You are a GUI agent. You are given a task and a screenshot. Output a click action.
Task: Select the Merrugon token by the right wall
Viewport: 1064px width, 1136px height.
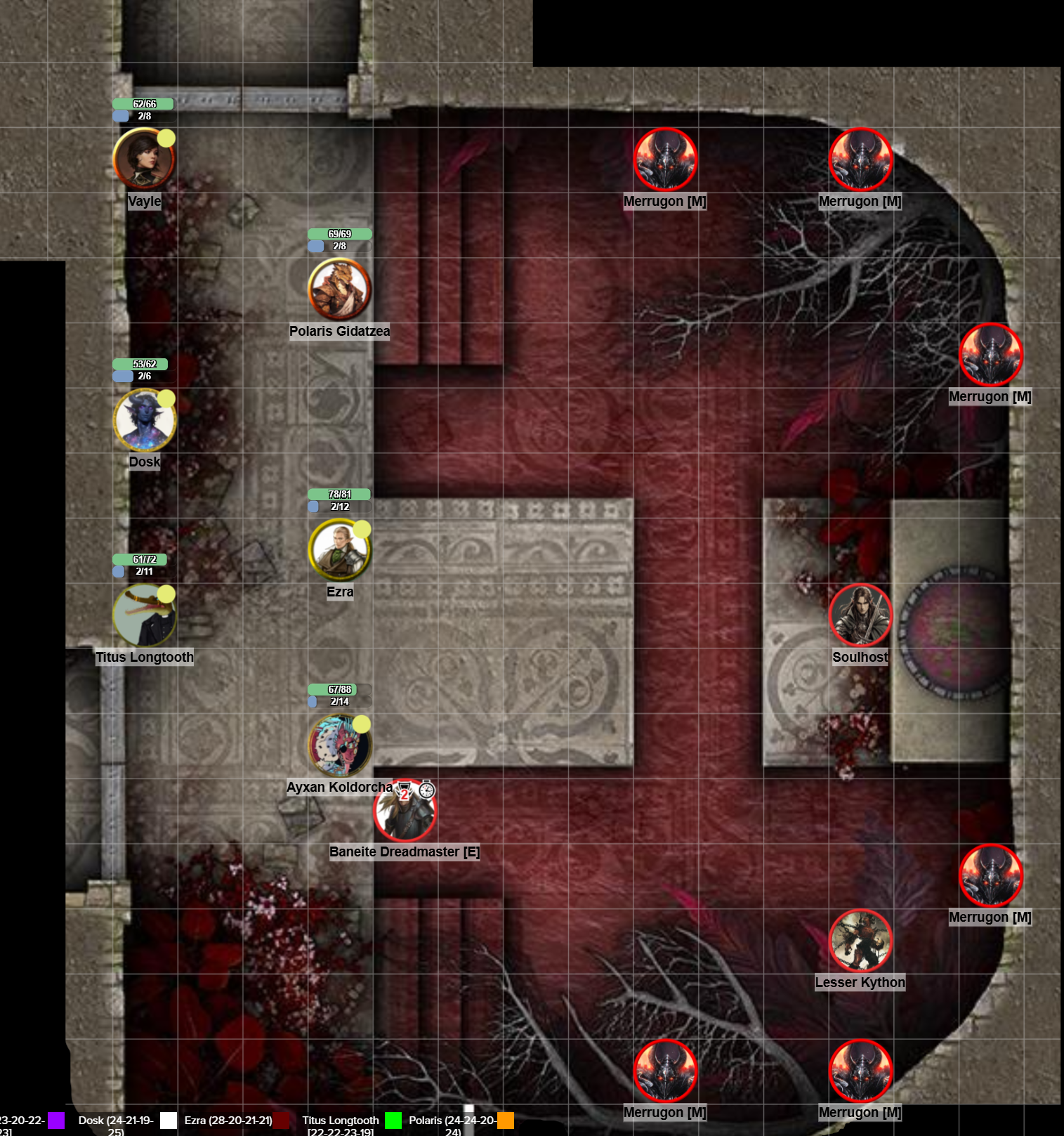pyautogui.click(x=991, y=356)
